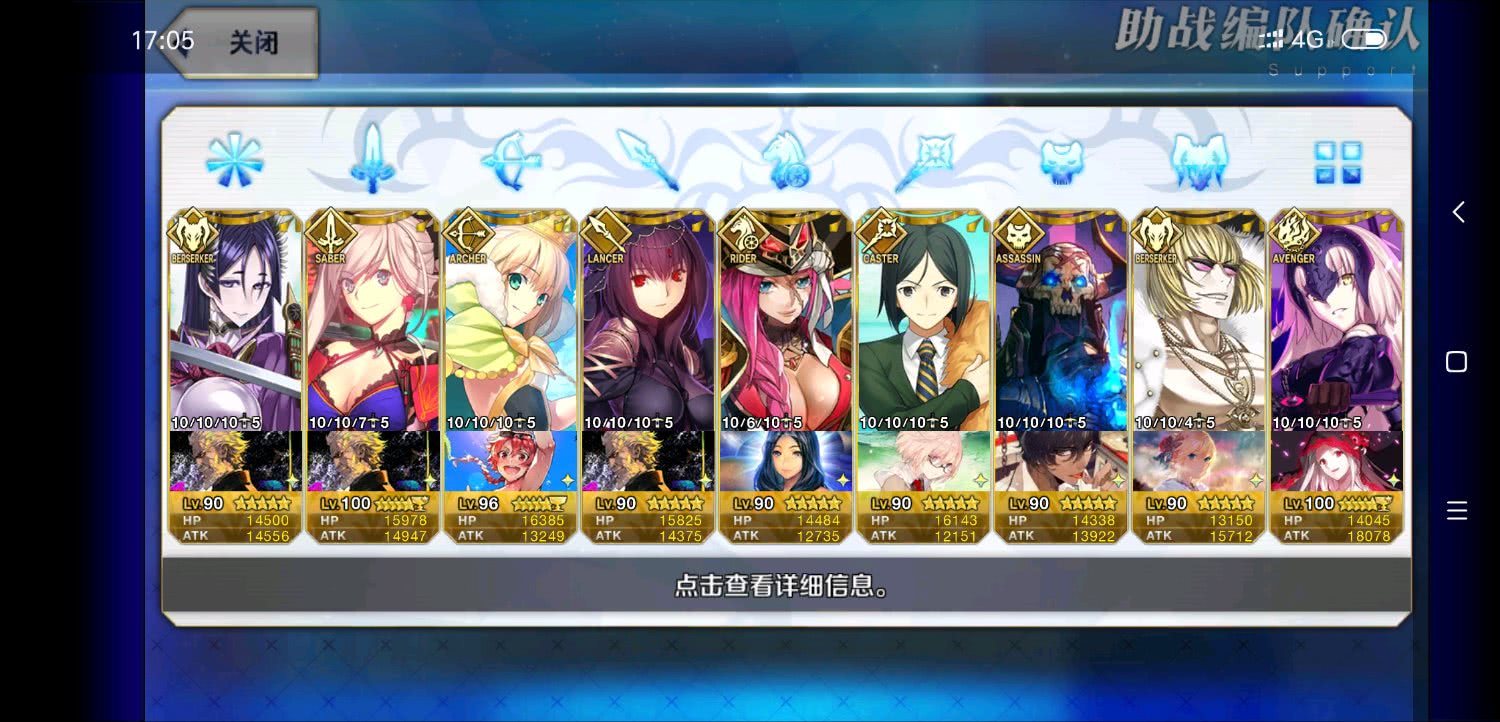Select the Lancer support servant card
Screen dimensions: 1500x722
pos(648,330)
